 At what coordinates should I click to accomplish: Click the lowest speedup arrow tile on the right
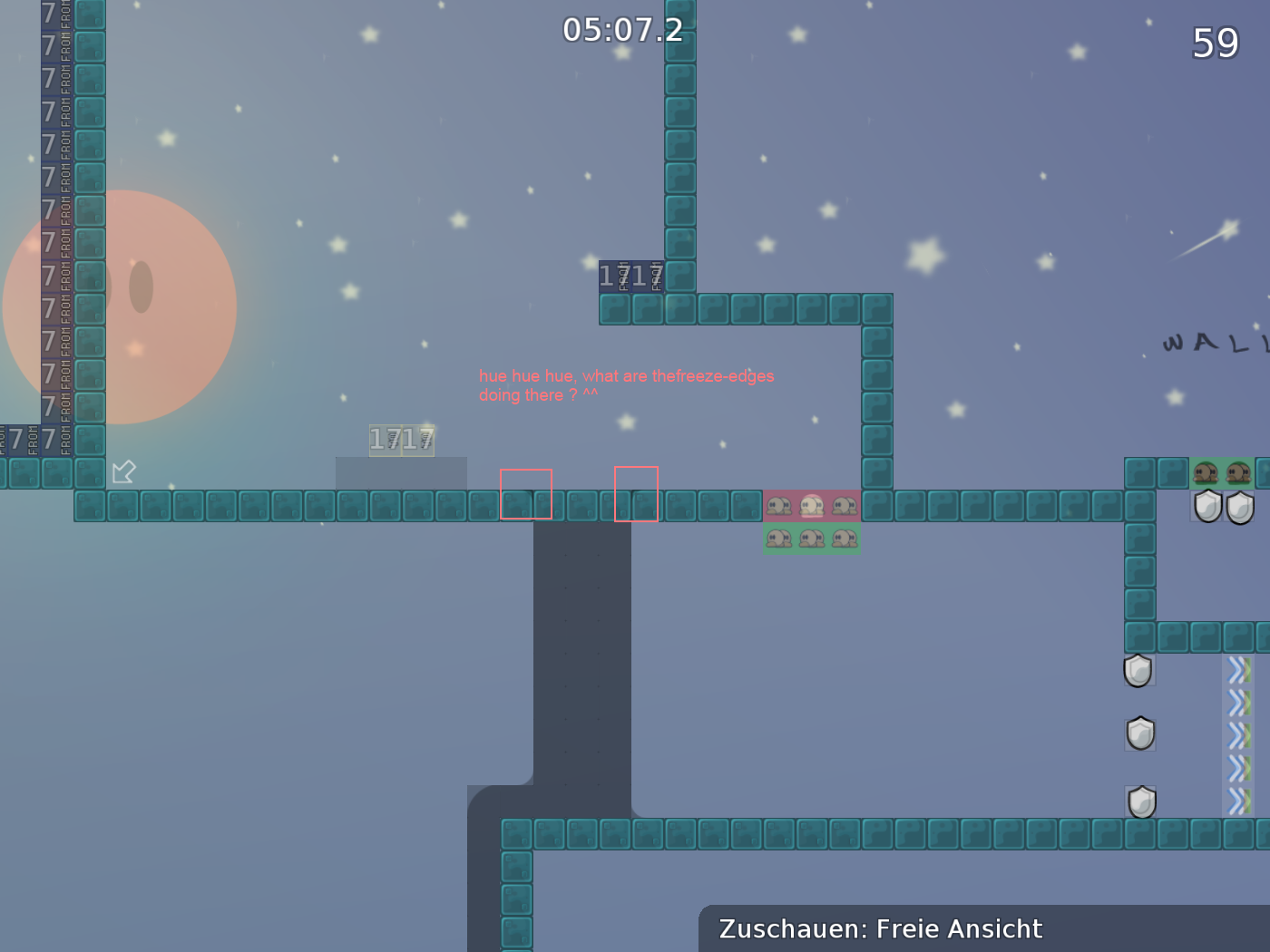[1236, 801]
